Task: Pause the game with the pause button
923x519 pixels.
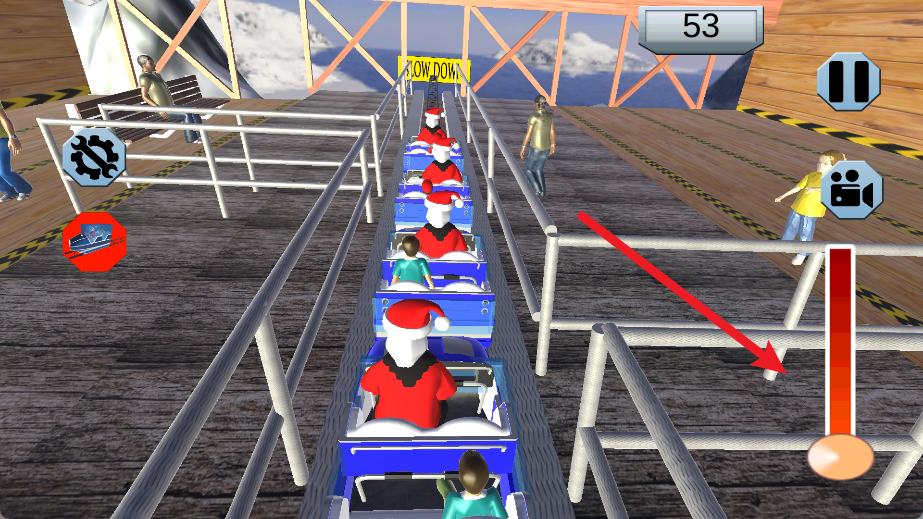Action: click(x=849, y=81)
